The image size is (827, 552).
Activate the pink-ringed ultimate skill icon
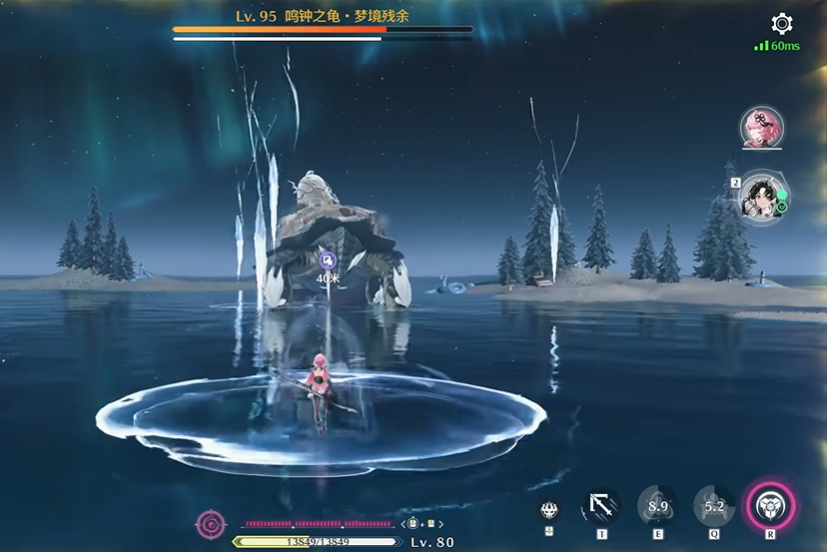tap(771, 507)
